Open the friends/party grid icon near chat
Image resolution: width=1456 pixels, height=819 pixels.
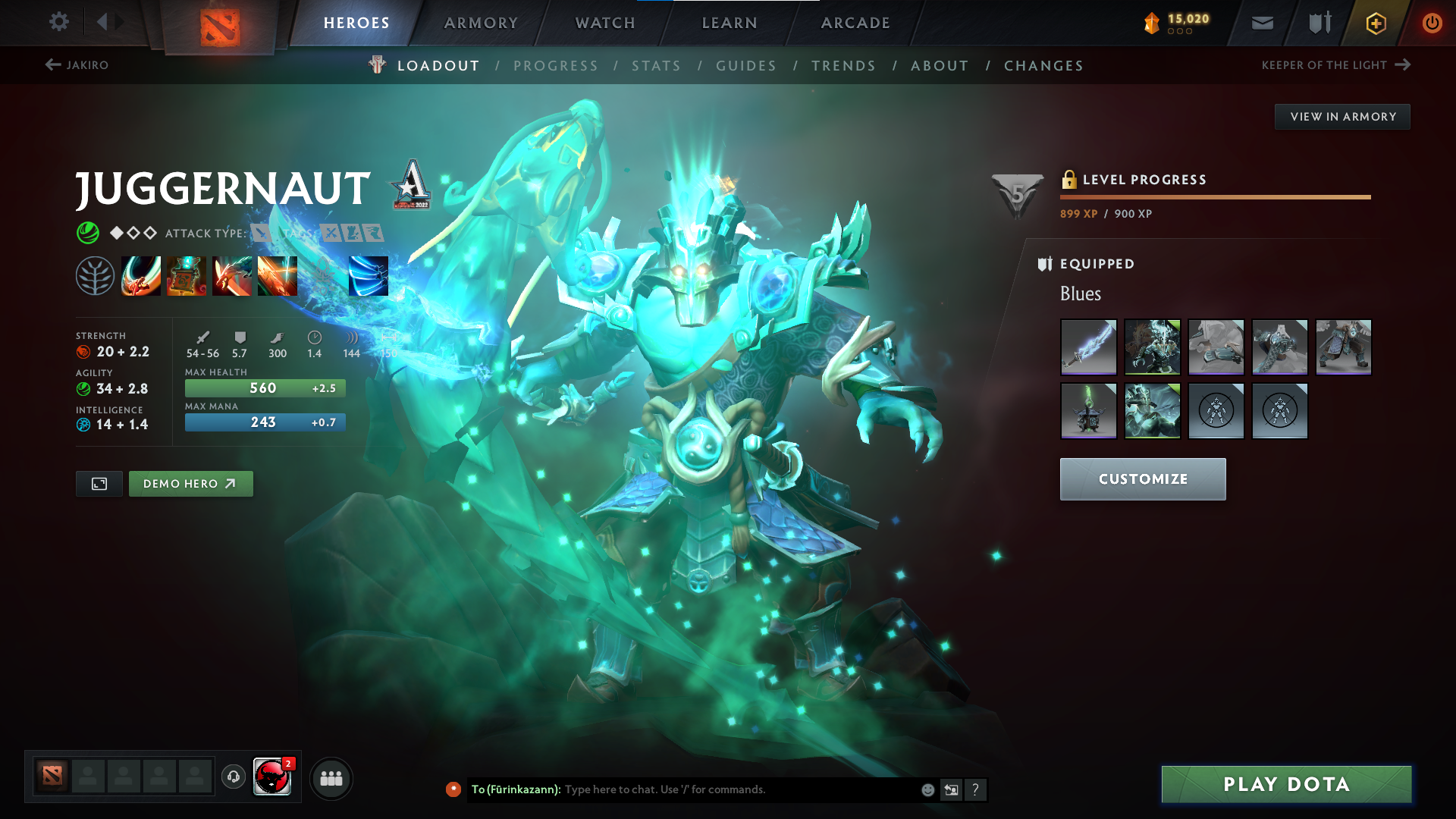click(331, 777)
